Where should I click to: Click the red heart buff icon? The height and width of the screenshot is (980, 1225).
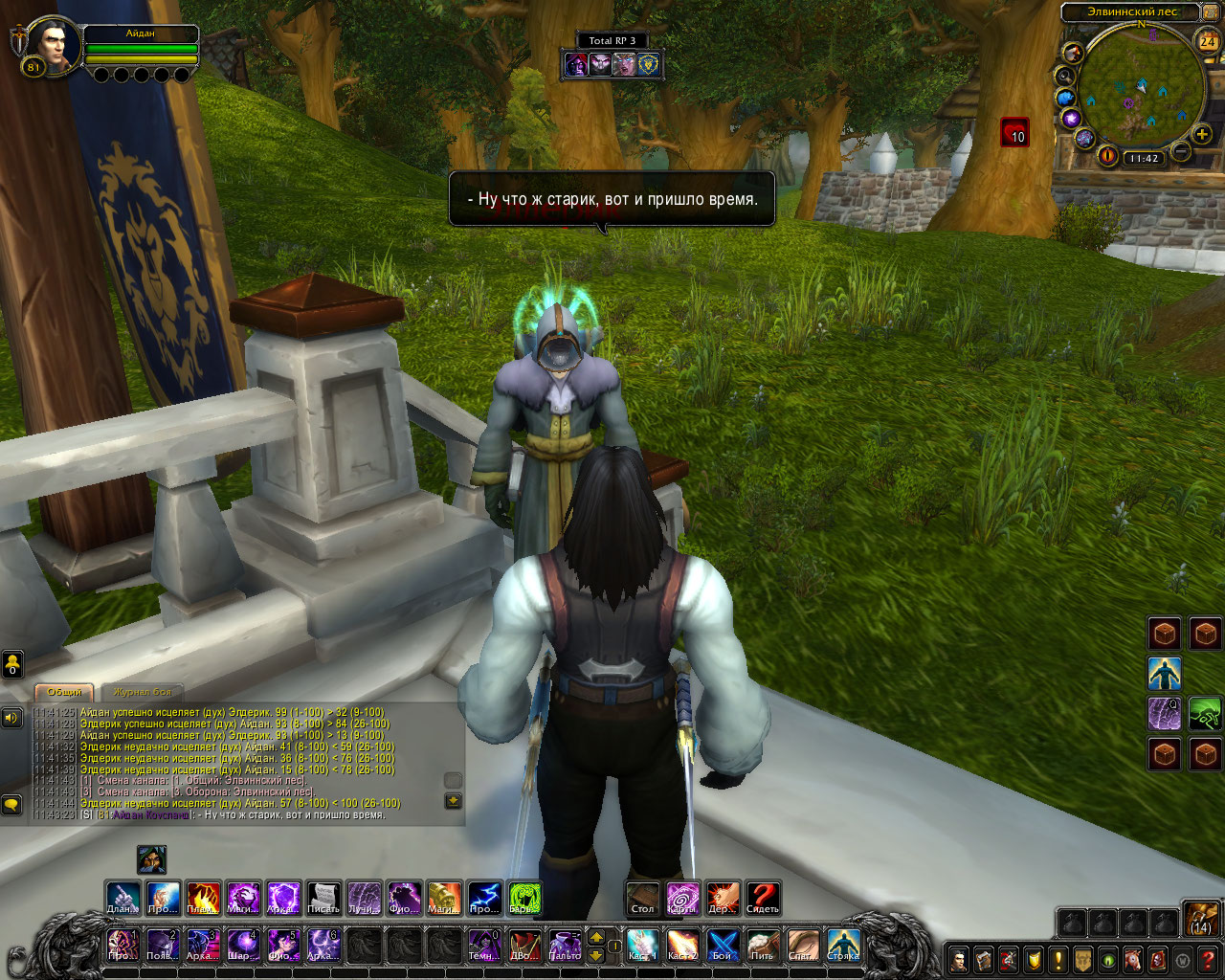pos(1014,132)
